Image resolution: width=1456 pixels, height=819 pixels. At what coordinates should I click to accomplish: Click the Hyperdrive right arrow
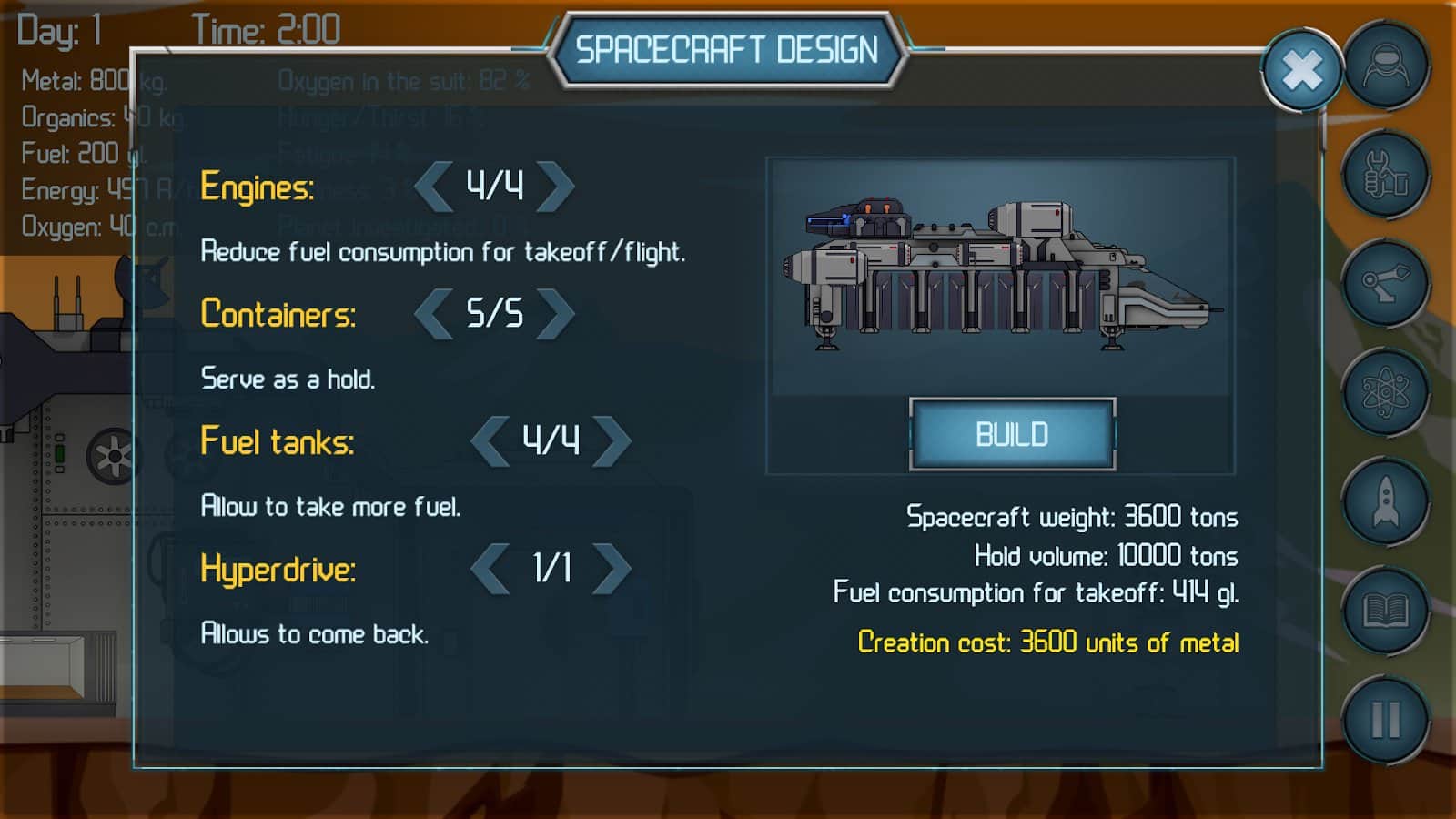pos(612,569)
